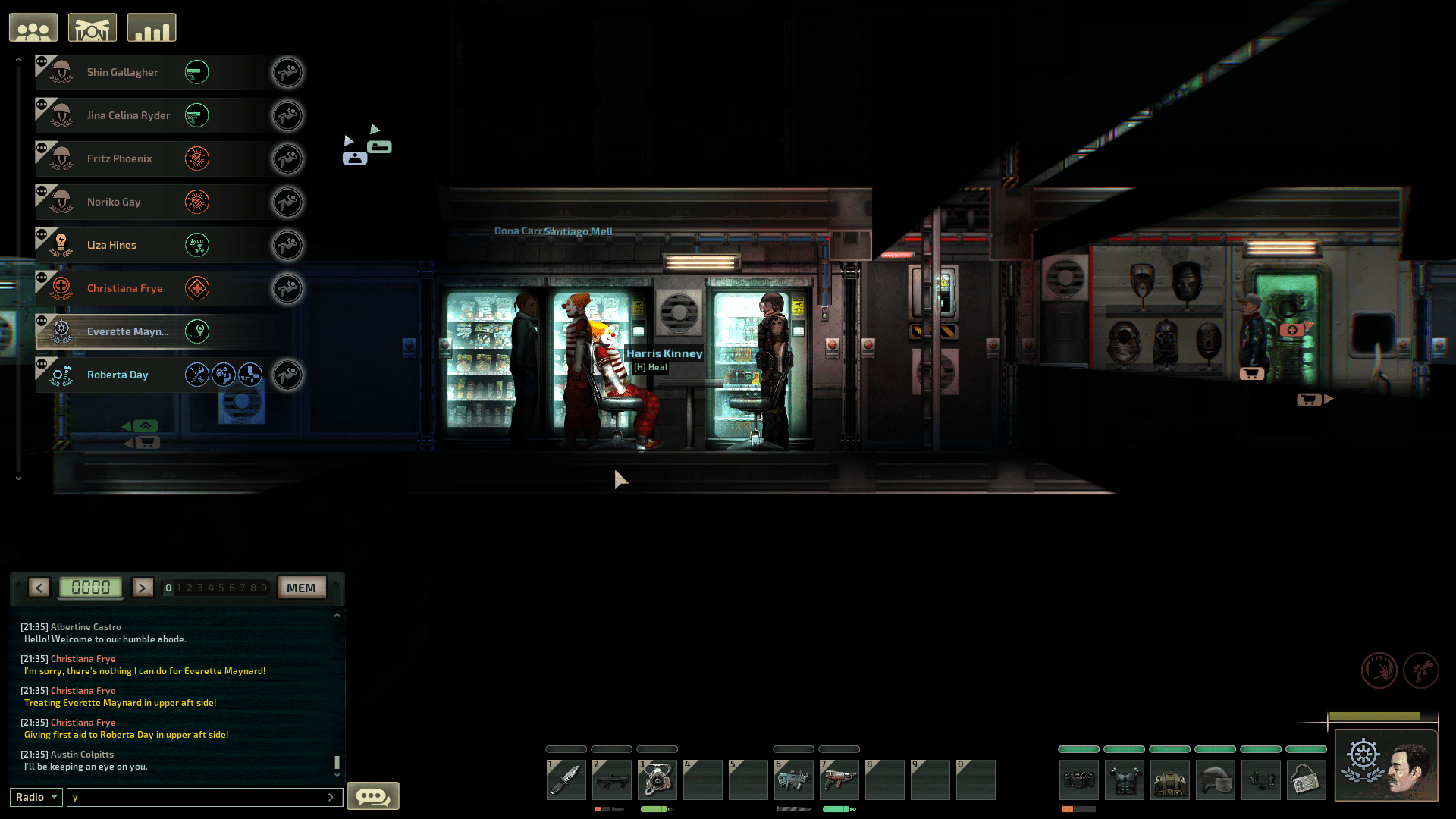Click the send arrow in the chat bar
1456x819 pixels.
coord(331,797)
